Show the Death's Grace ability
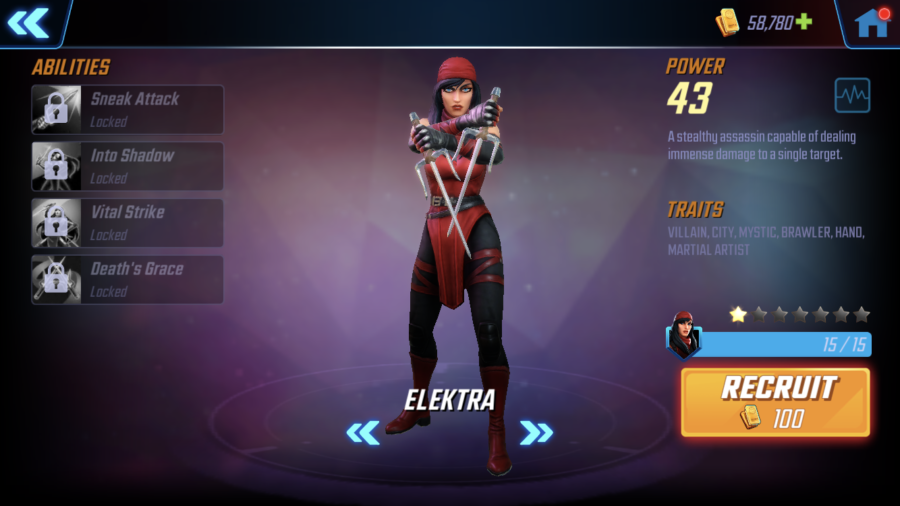Viewport: 900px width, 506px height. (x=127, y=279)
